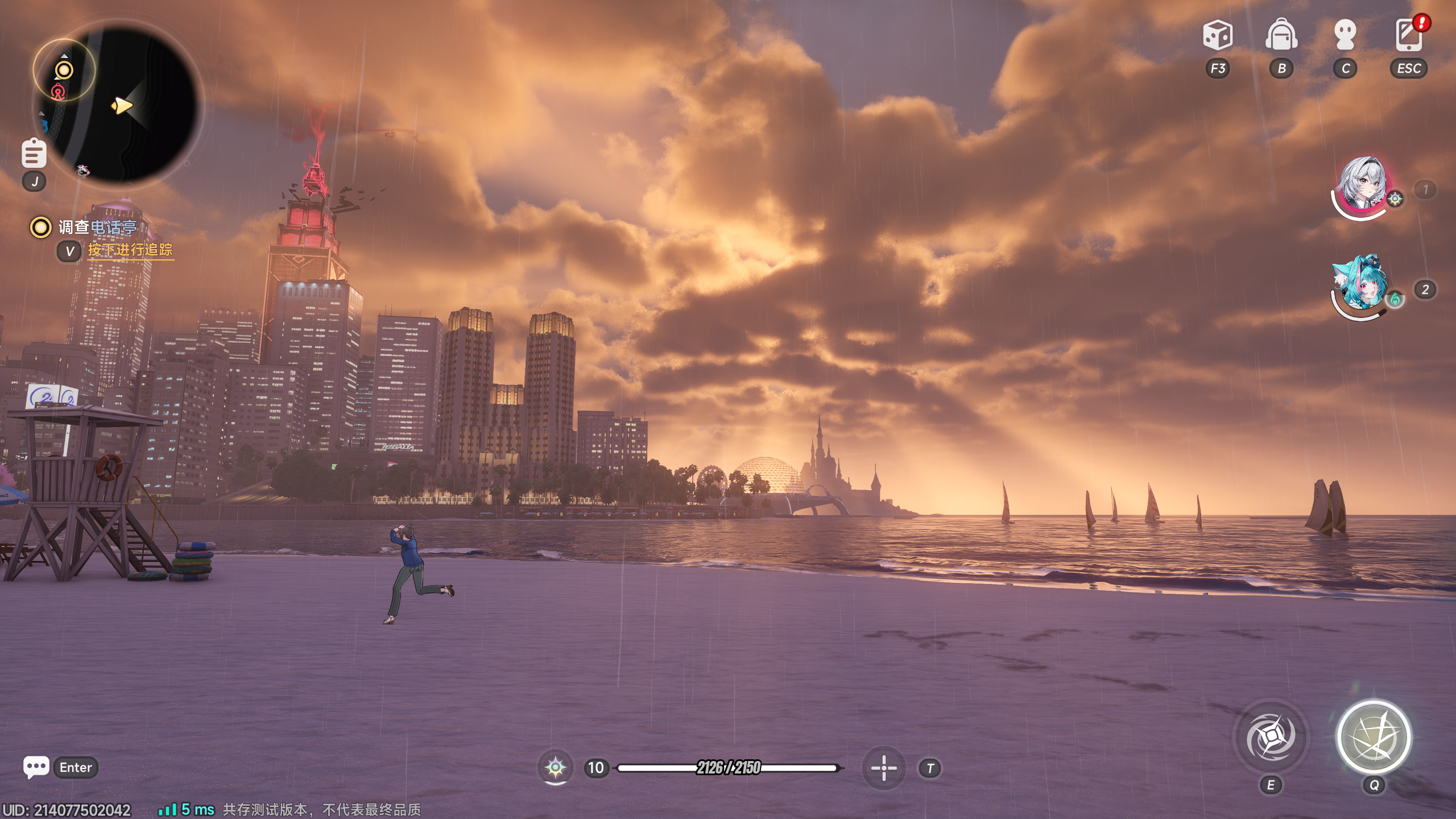Activate the glowing ultimate ability icon
This screenshot has height=819, width=1456.
tap(1374, 738)
